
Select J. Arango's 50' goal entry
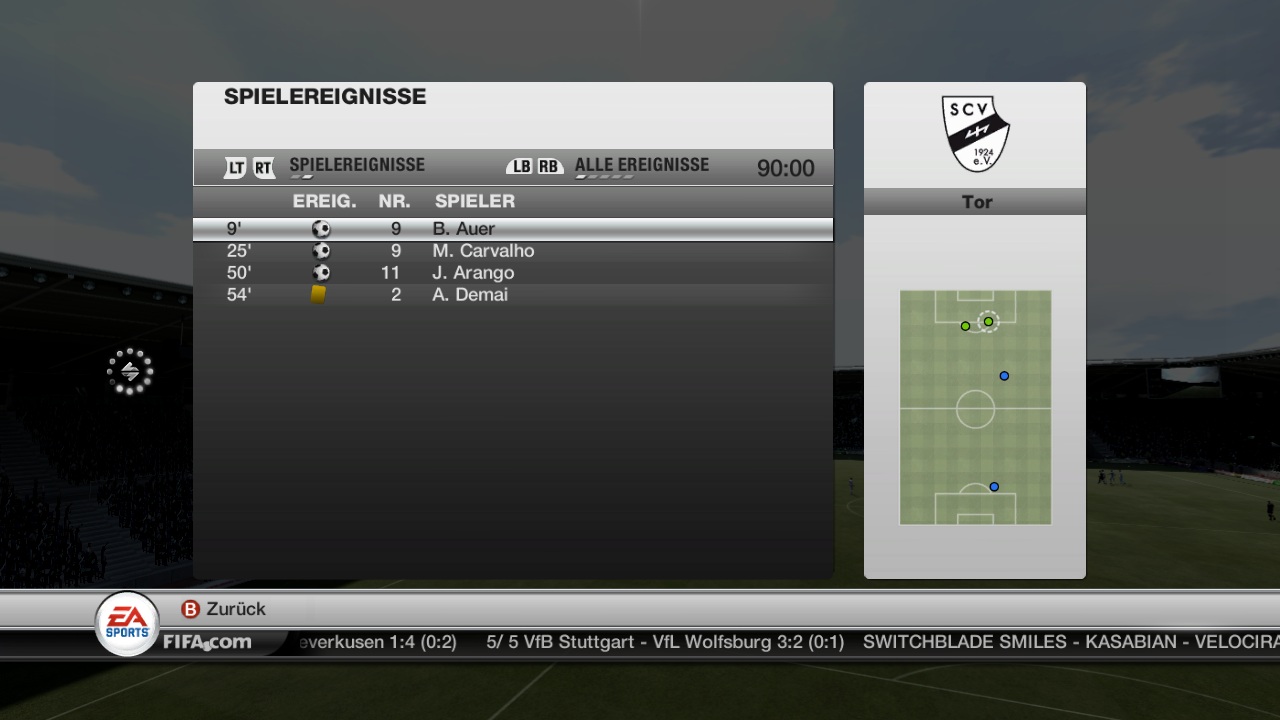(x=512, y=273)
